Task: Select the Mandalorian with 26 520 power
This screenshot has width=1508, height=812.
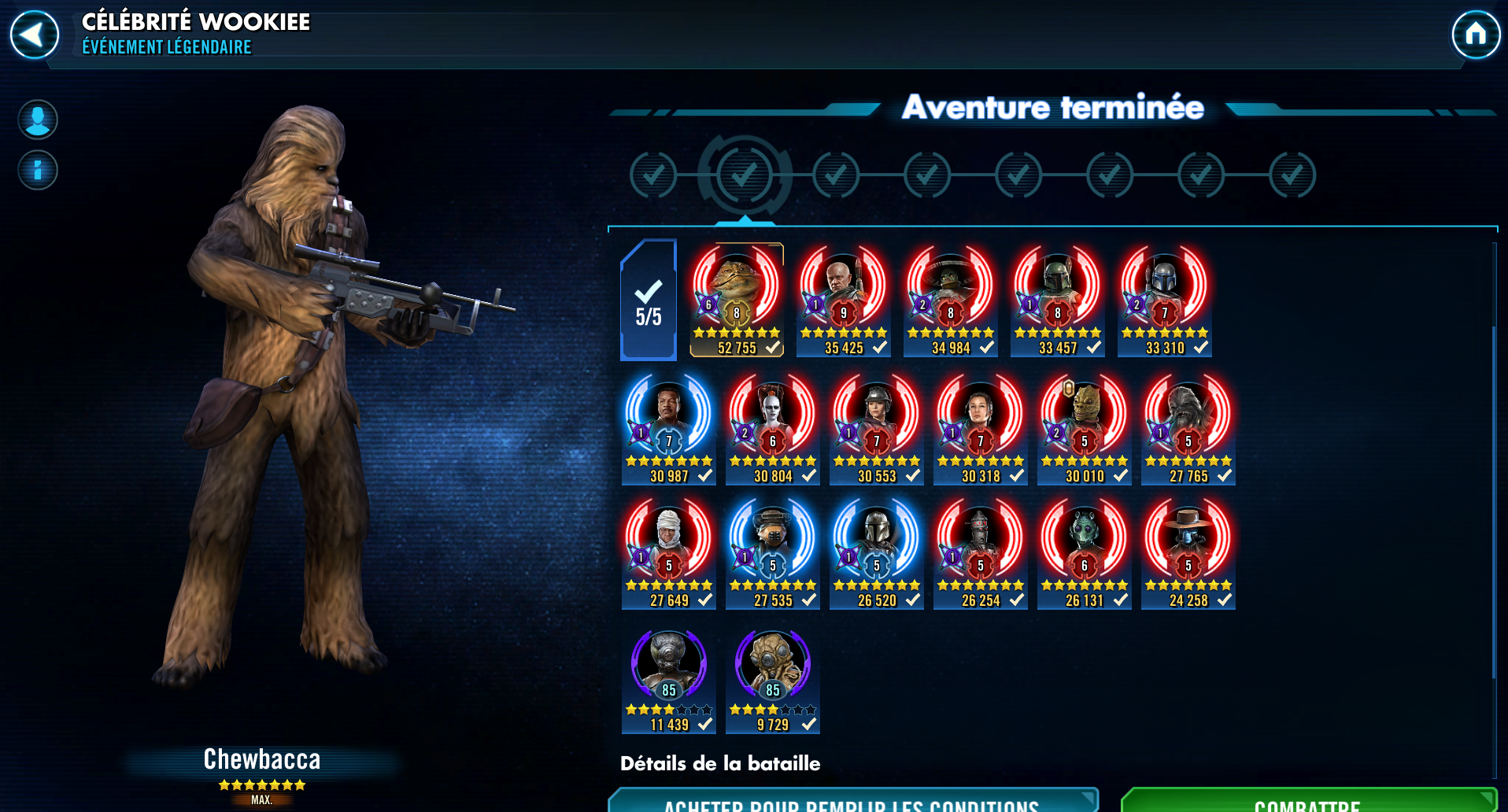Action: [876, 552]
